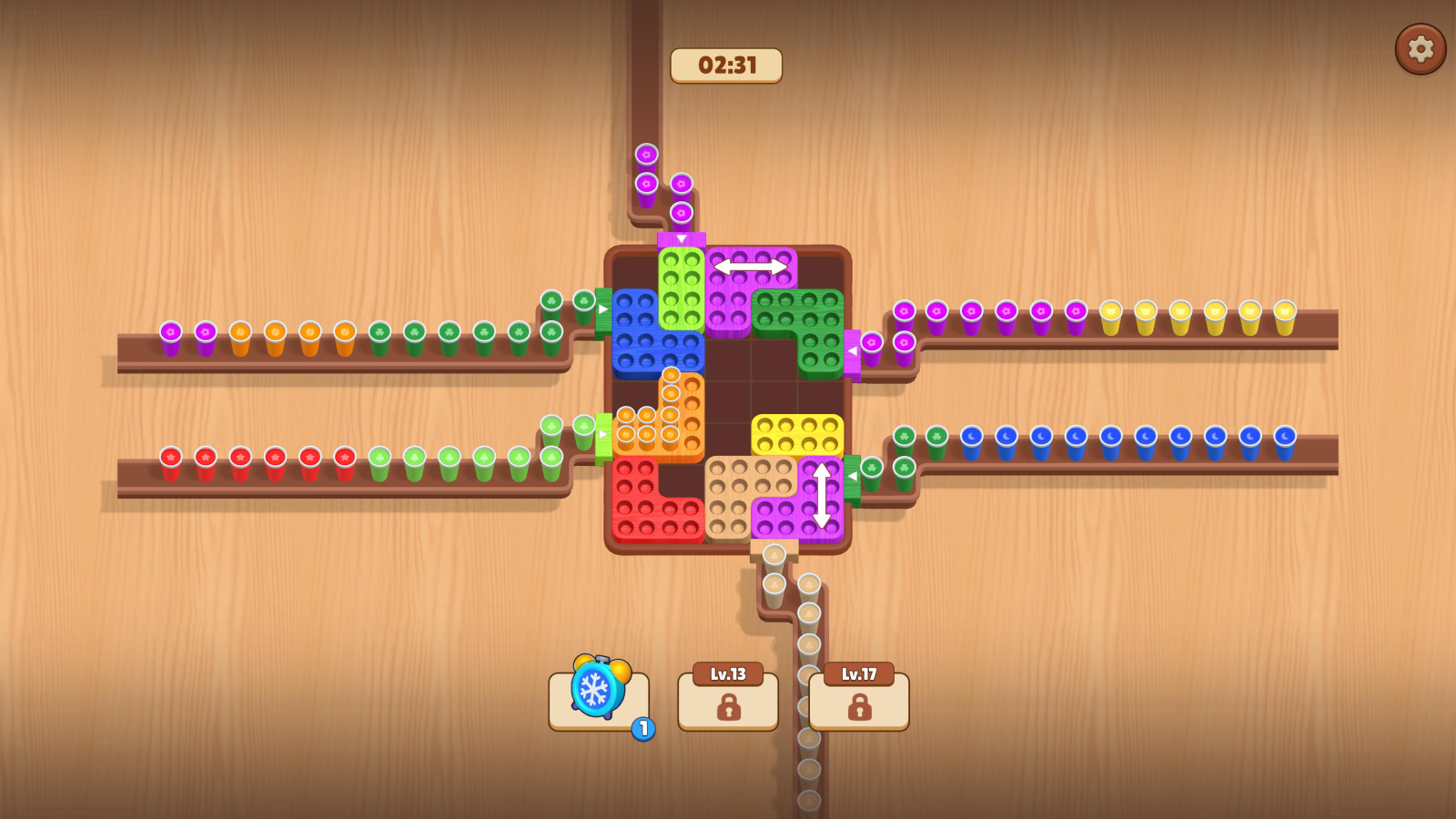Tap the 02:31 countdown timer
1456x819 pixels.
pyautogui.click(x=725, y=65)
